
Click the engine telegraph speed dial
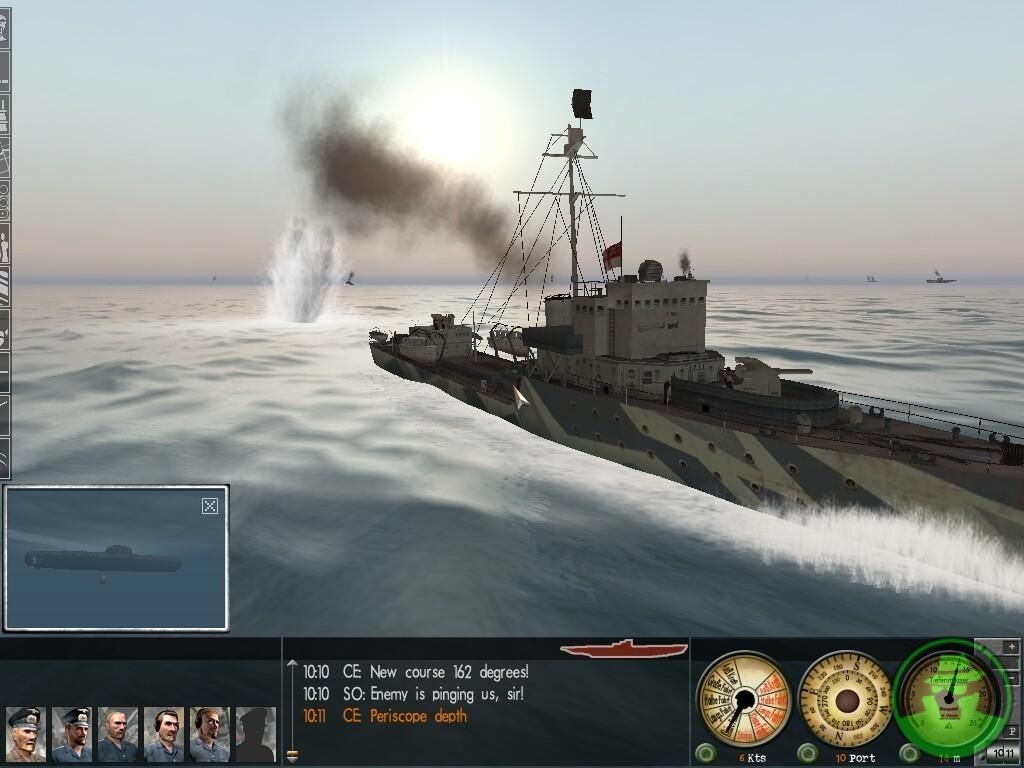[x=742, y=698]
